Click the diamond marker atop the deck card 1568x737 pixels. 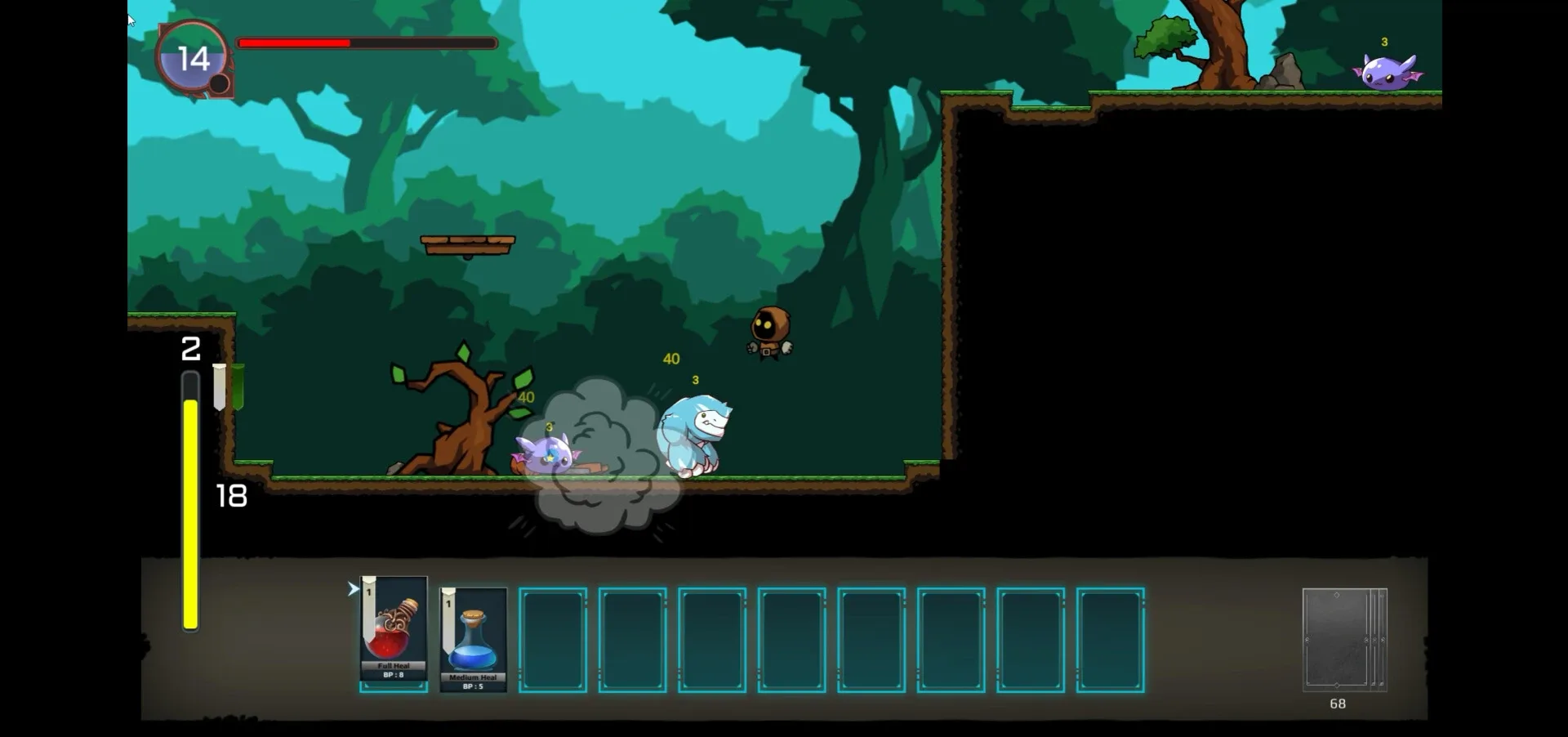point(1336,595)
